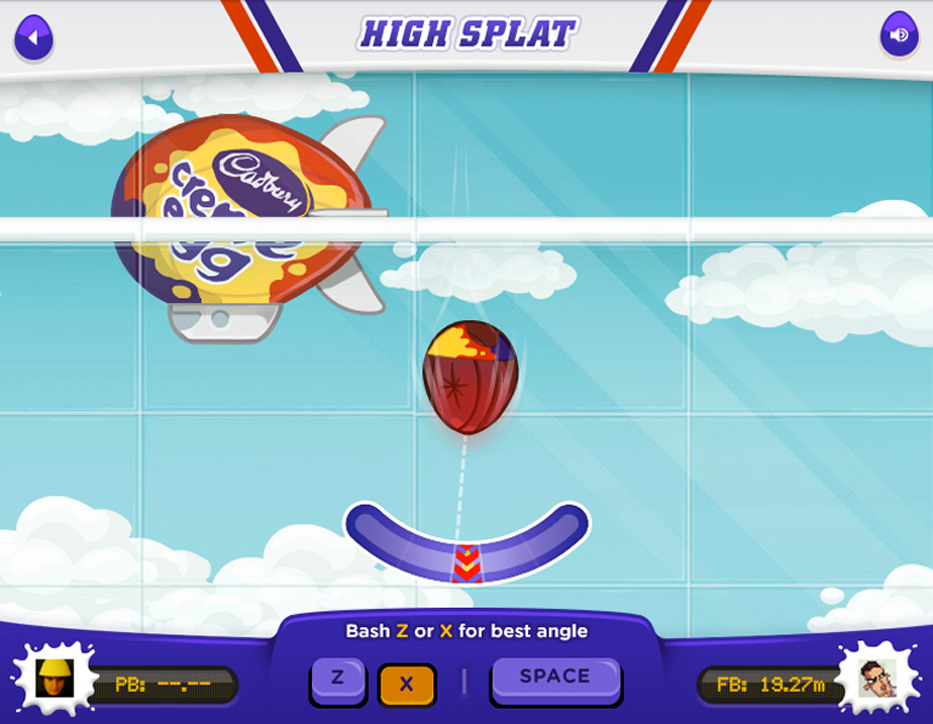Toggle sound with the speaker button
Viewport: 933px width, 724px height.
tap(898, 36)
